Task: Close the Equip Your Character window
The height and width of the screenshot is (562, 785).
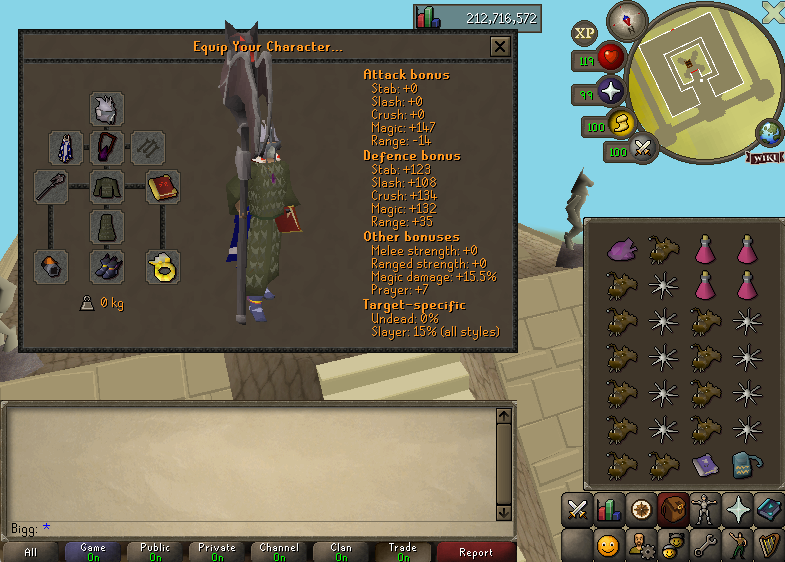Action: [x=500, y=47]
